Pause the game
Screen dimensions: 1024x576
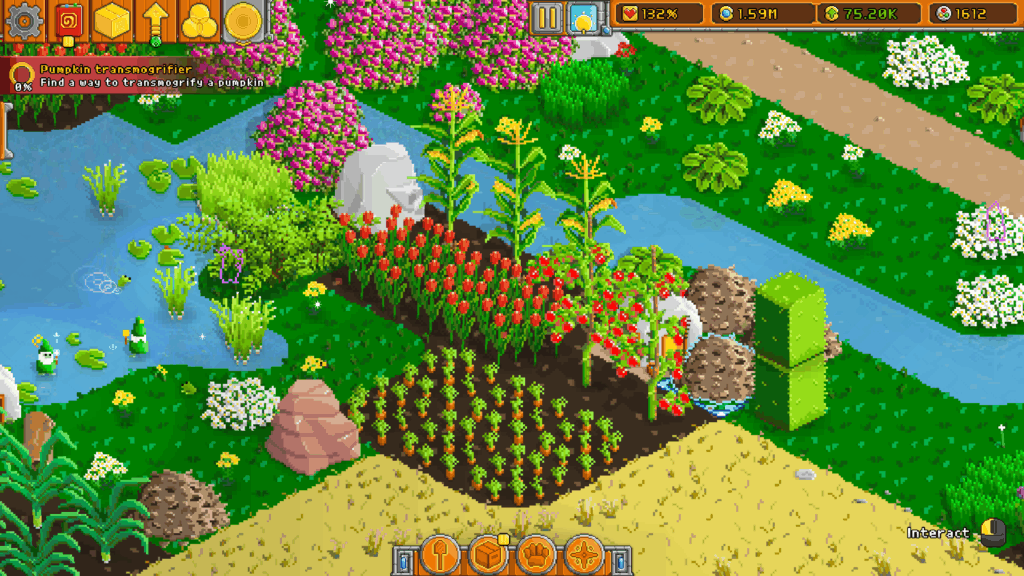click(x=546, y=17)
